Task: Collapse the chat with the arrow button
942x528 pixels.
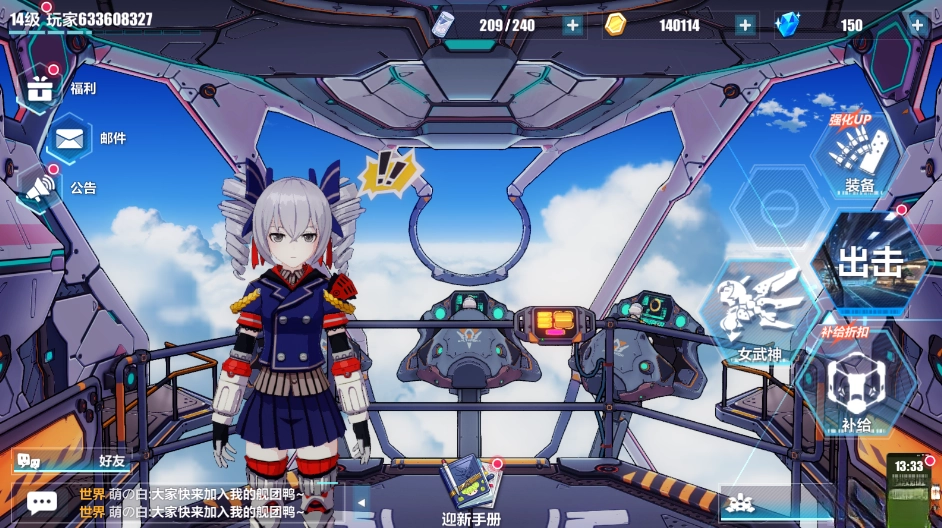Action: point(356,503)
